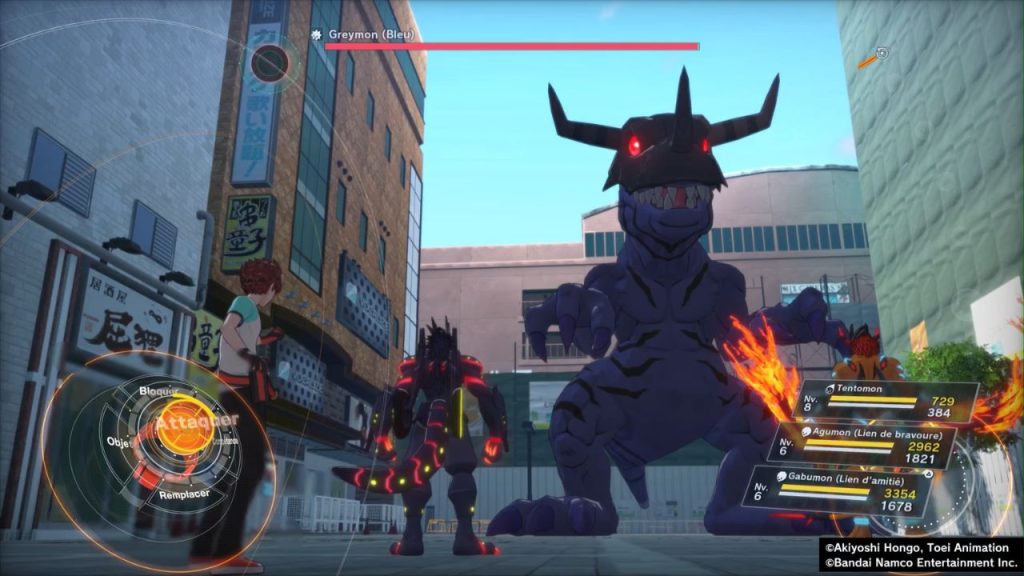Choose Bloquer on the command wheel
The width and height of the screenshot is (1024, 576).
pos(159,389)
